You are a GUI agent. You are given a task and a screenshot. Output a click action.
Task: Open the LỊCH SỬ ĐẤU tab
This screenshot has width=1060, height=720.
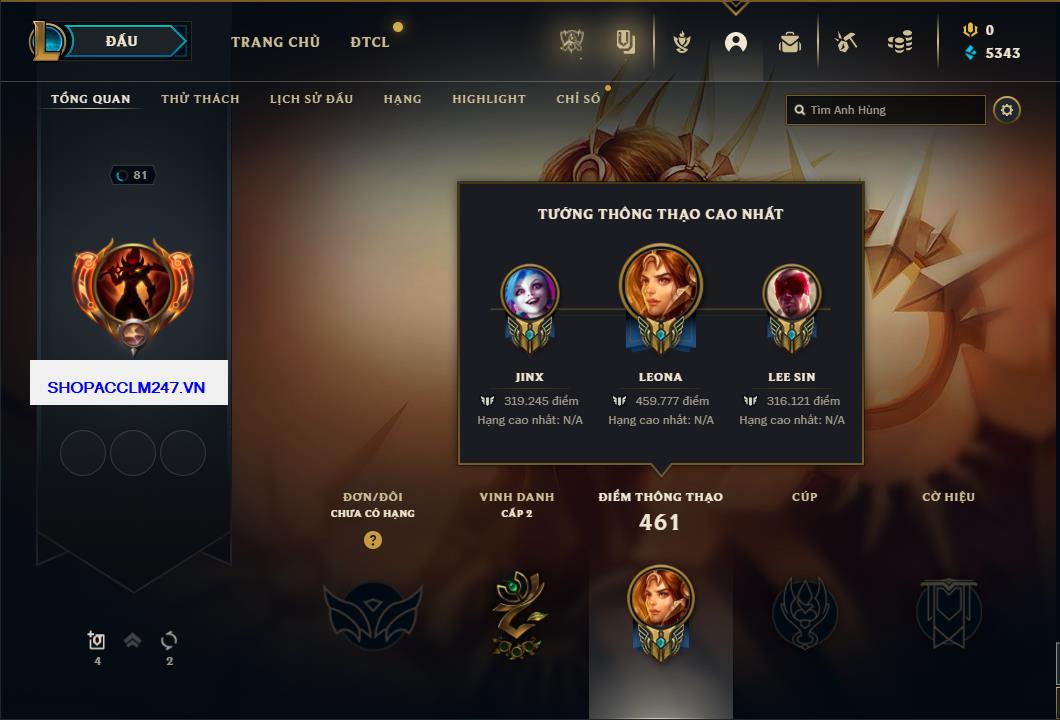coord(311,99)
